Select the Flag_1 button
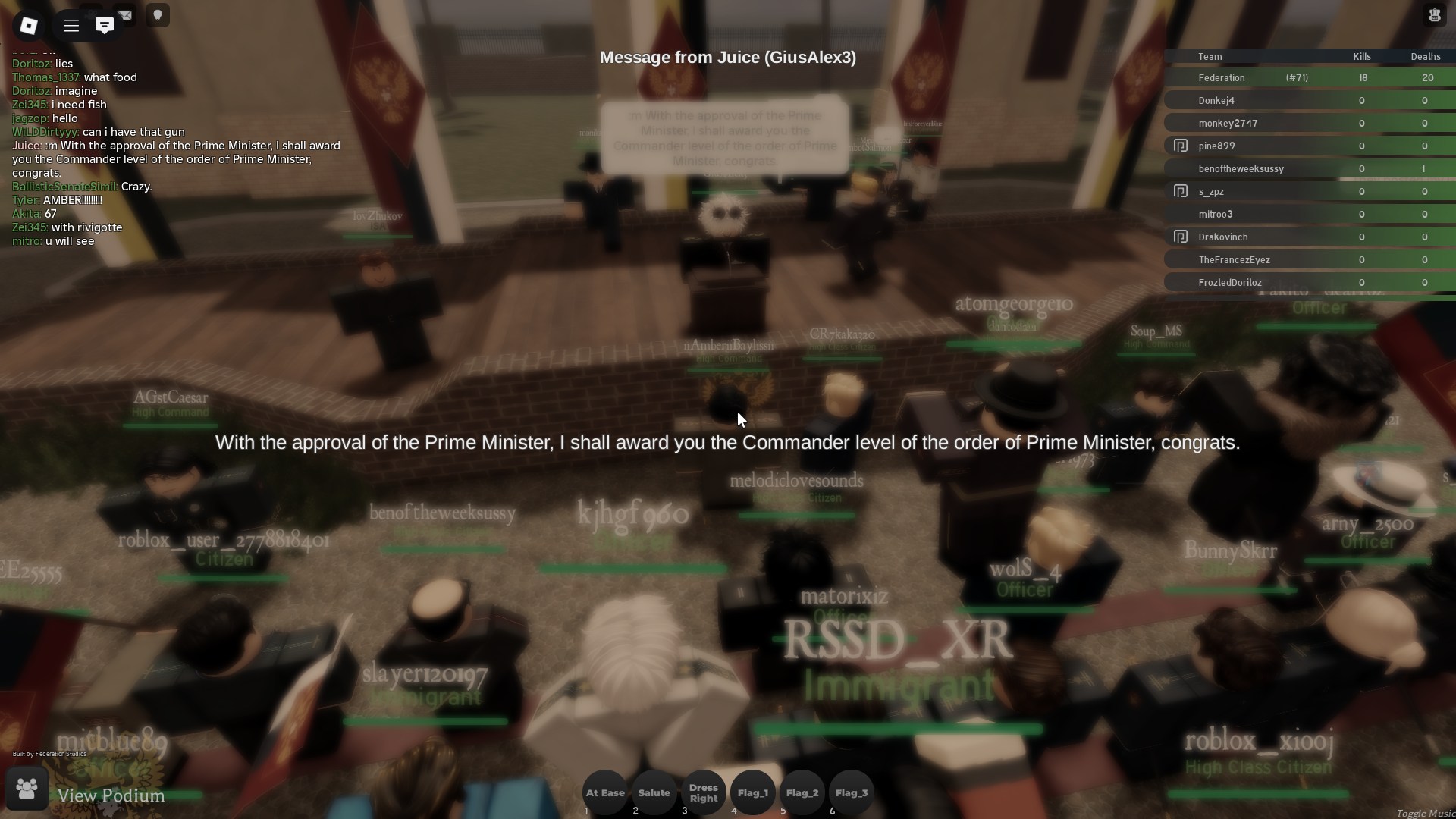Screen dimensions: 1456x819 pos(752,793)
